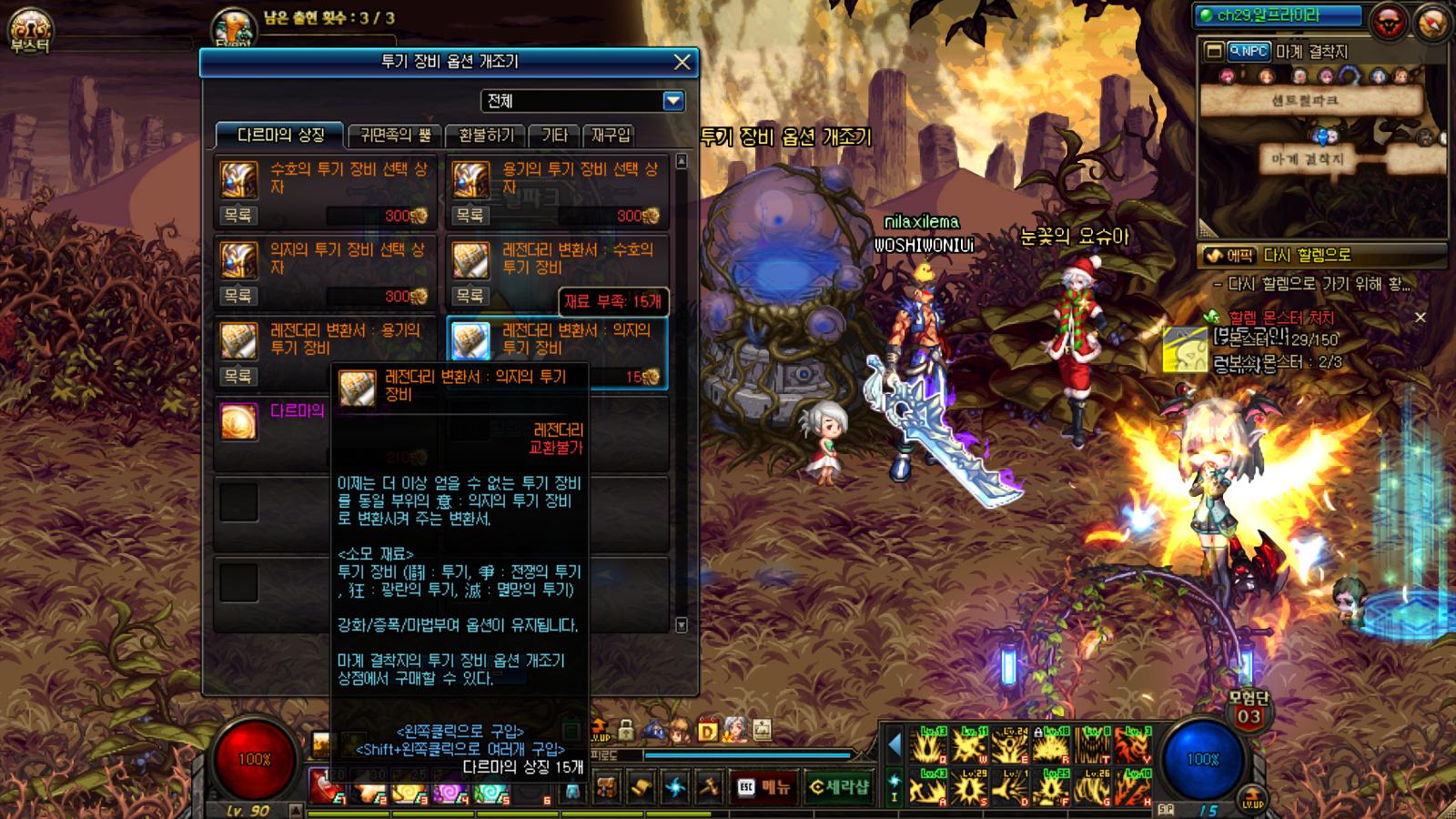Screen dimensions: 1456x819
Task: Click the red bull demon icon
Action: coord(1389,23)
